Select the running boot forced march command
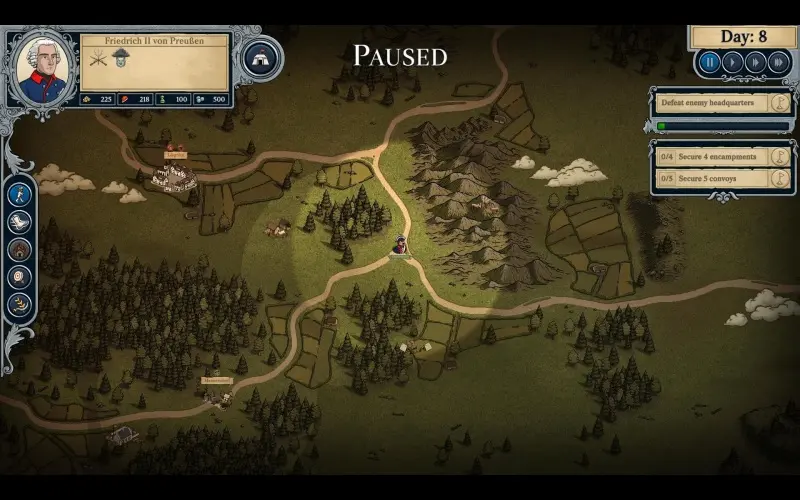800x500 pixels. [20, 221]
